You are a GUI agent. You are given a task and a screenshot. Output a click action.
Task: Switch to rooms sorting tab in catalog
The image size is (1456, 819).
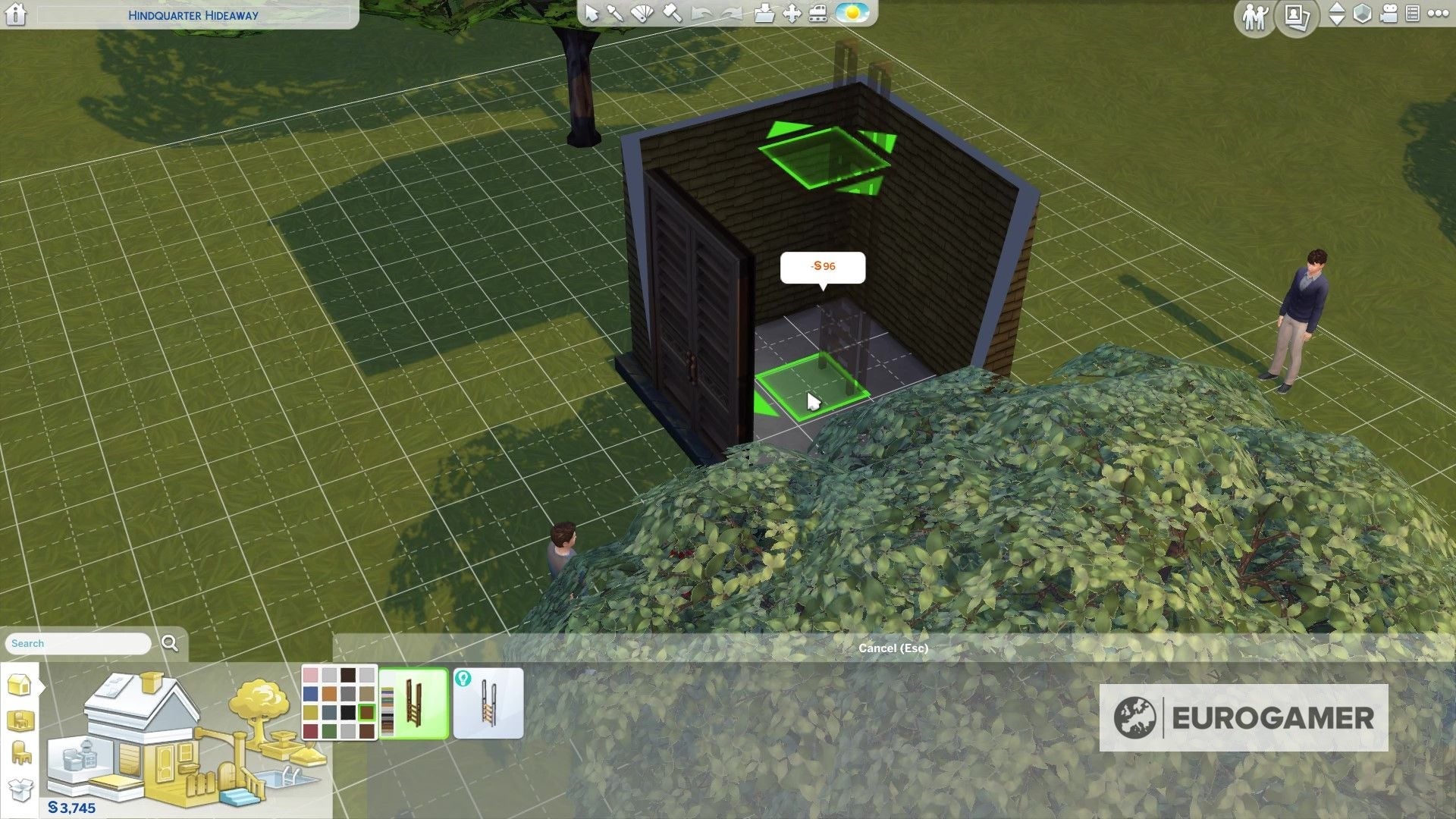coord(20,719)
